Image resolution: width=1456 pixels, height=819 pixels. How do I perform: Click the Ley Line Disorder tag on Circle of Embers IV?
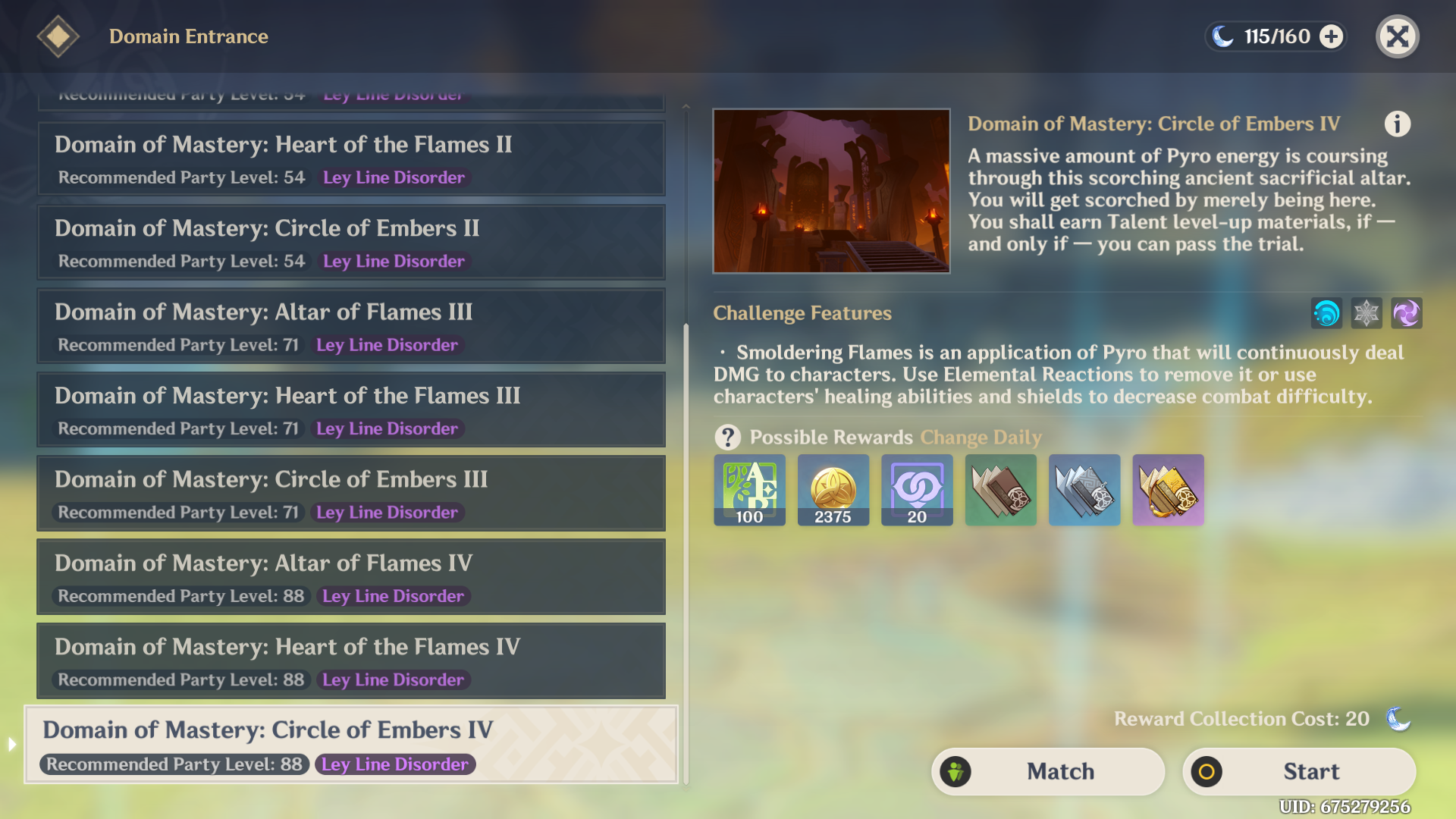tap(395, 764)
